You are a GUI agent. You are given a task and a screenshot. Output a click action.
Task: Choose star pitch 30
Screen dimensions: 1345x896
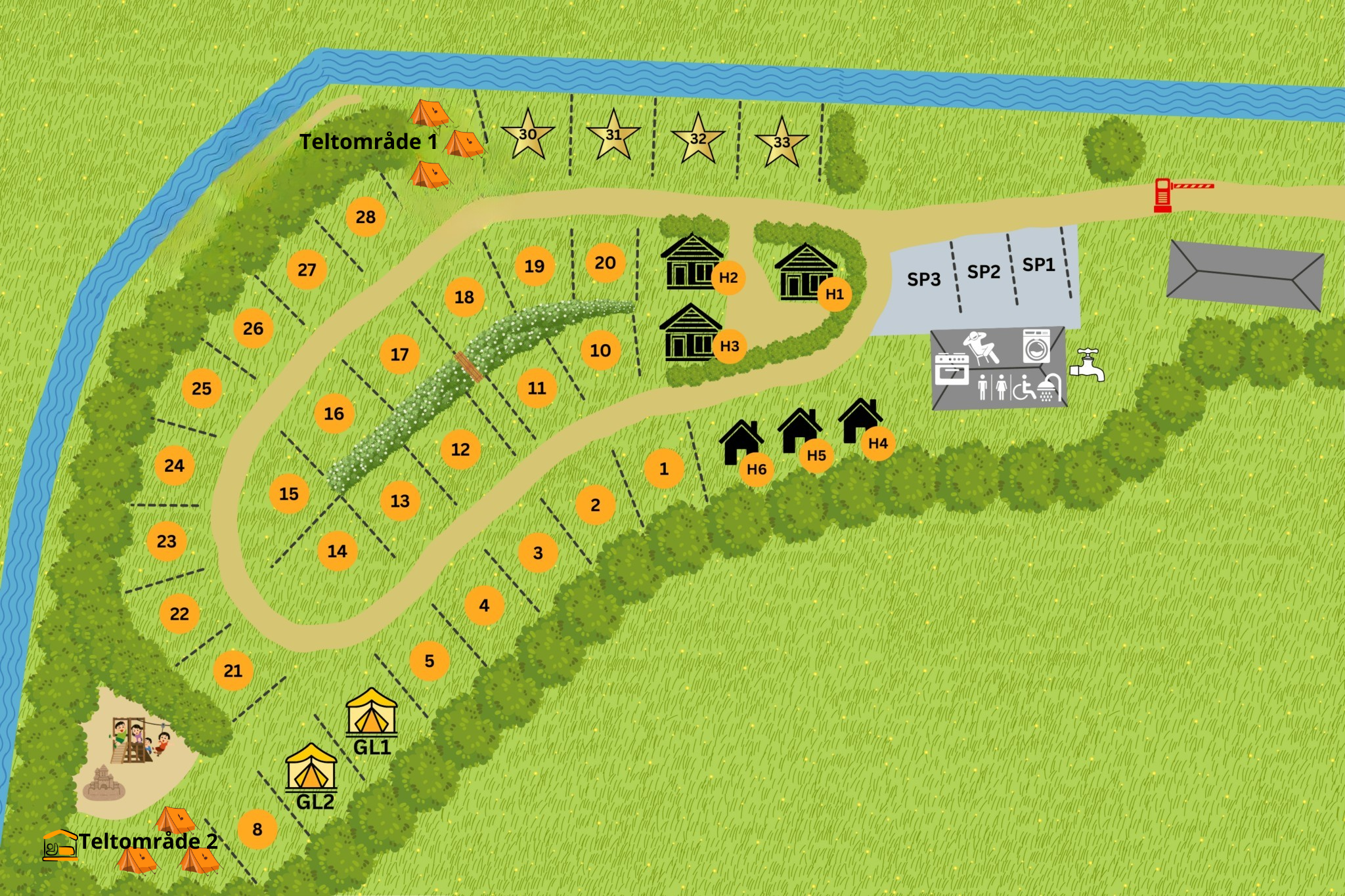pos(528,135)
